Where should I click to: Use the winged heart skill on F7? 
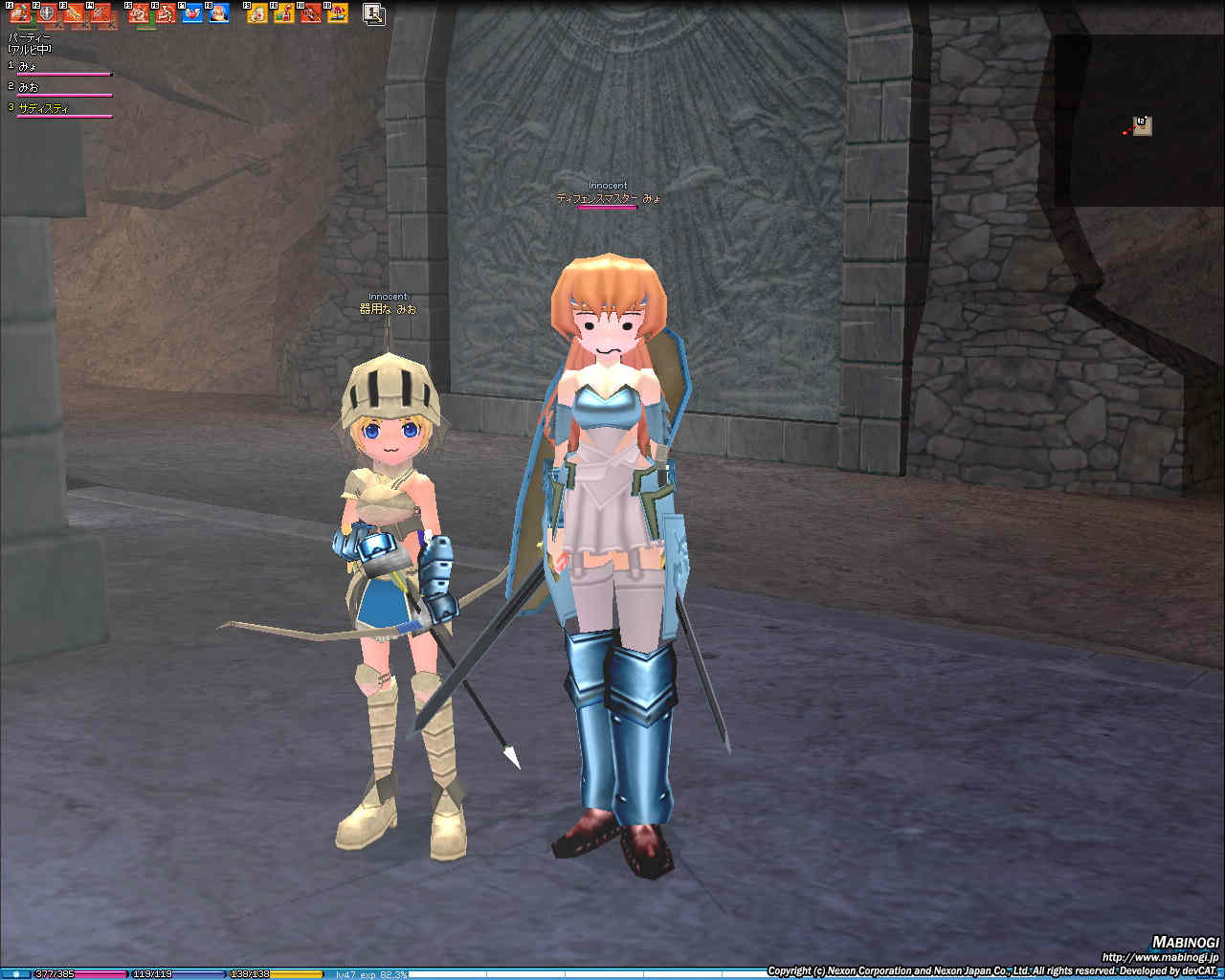click(x=192, y=12)
